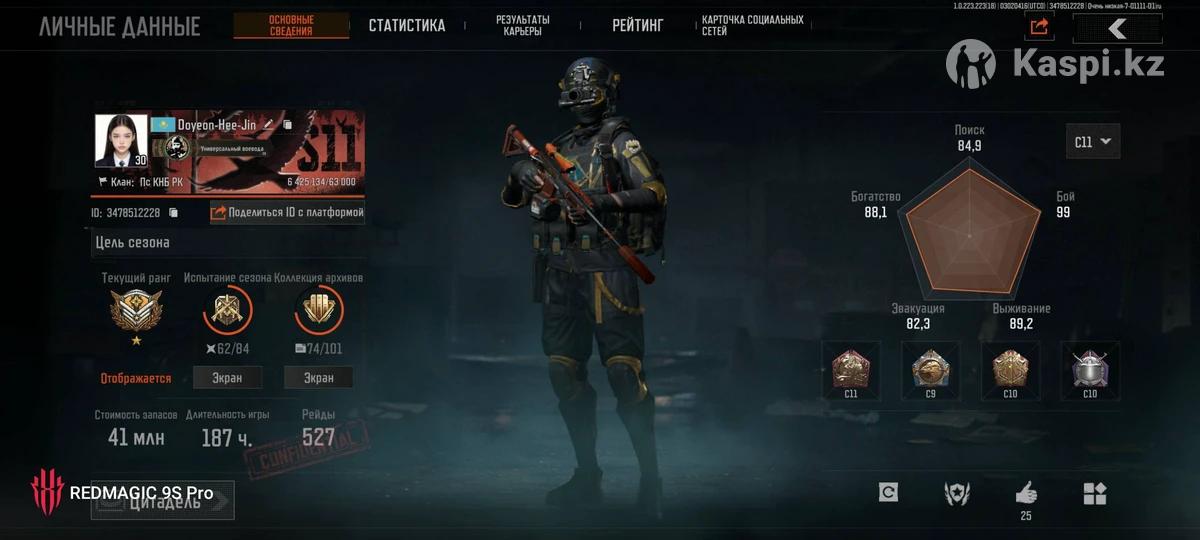
Task: Give a like with the thumbs-up icon
Action: [x=1026, y=493]
